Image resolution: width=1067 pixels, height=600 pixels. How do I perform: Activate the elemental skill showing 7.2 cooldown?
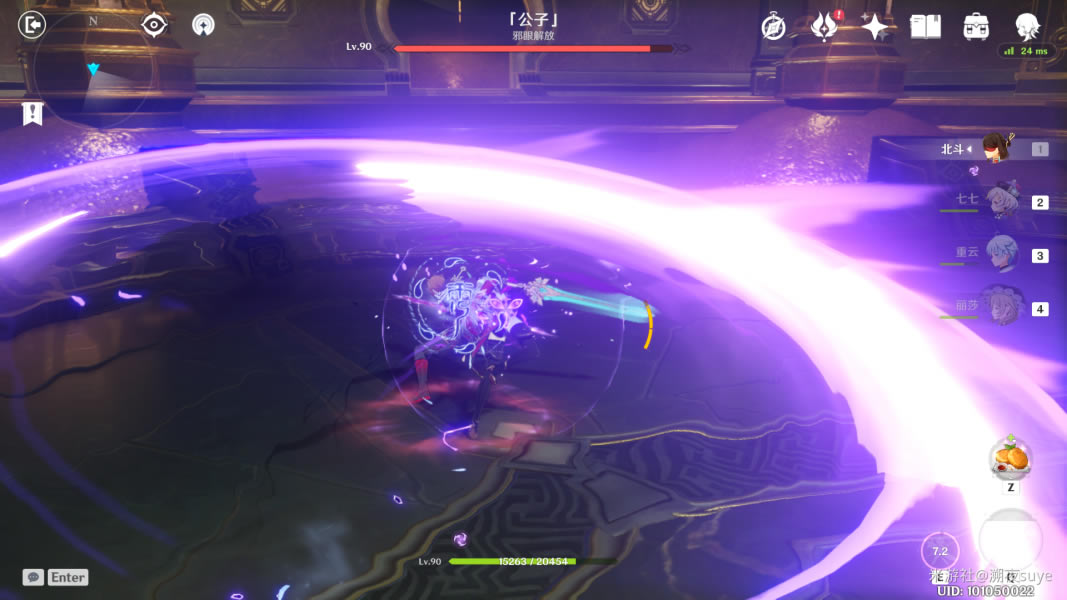point(939,551)
